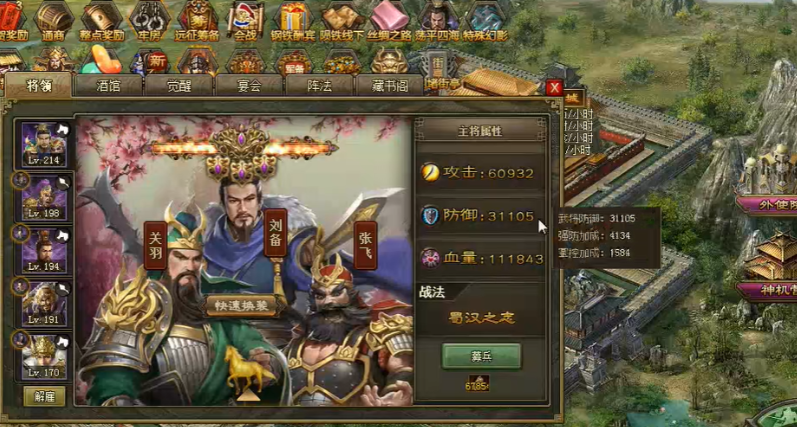
Task: Select the 将领 tab
Action: click(38, 86)
